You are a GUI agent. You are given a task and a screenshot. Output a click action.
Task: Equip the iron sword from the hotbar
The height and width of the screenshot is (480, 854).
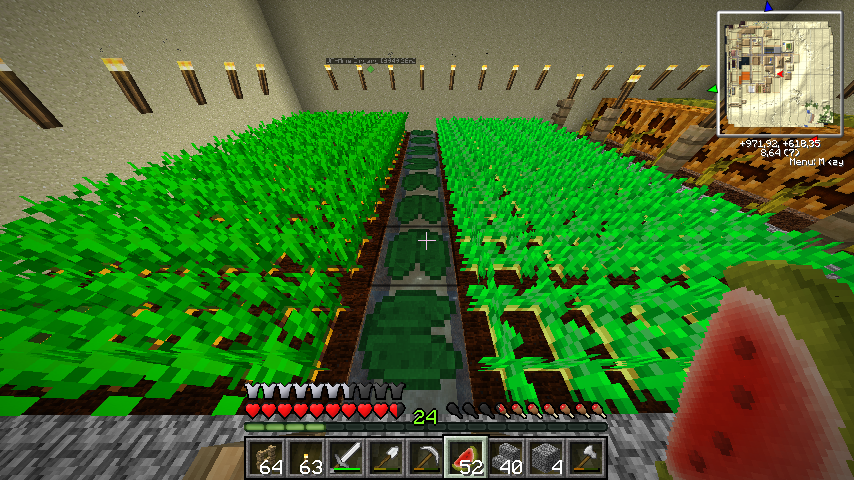click(346, 457)
